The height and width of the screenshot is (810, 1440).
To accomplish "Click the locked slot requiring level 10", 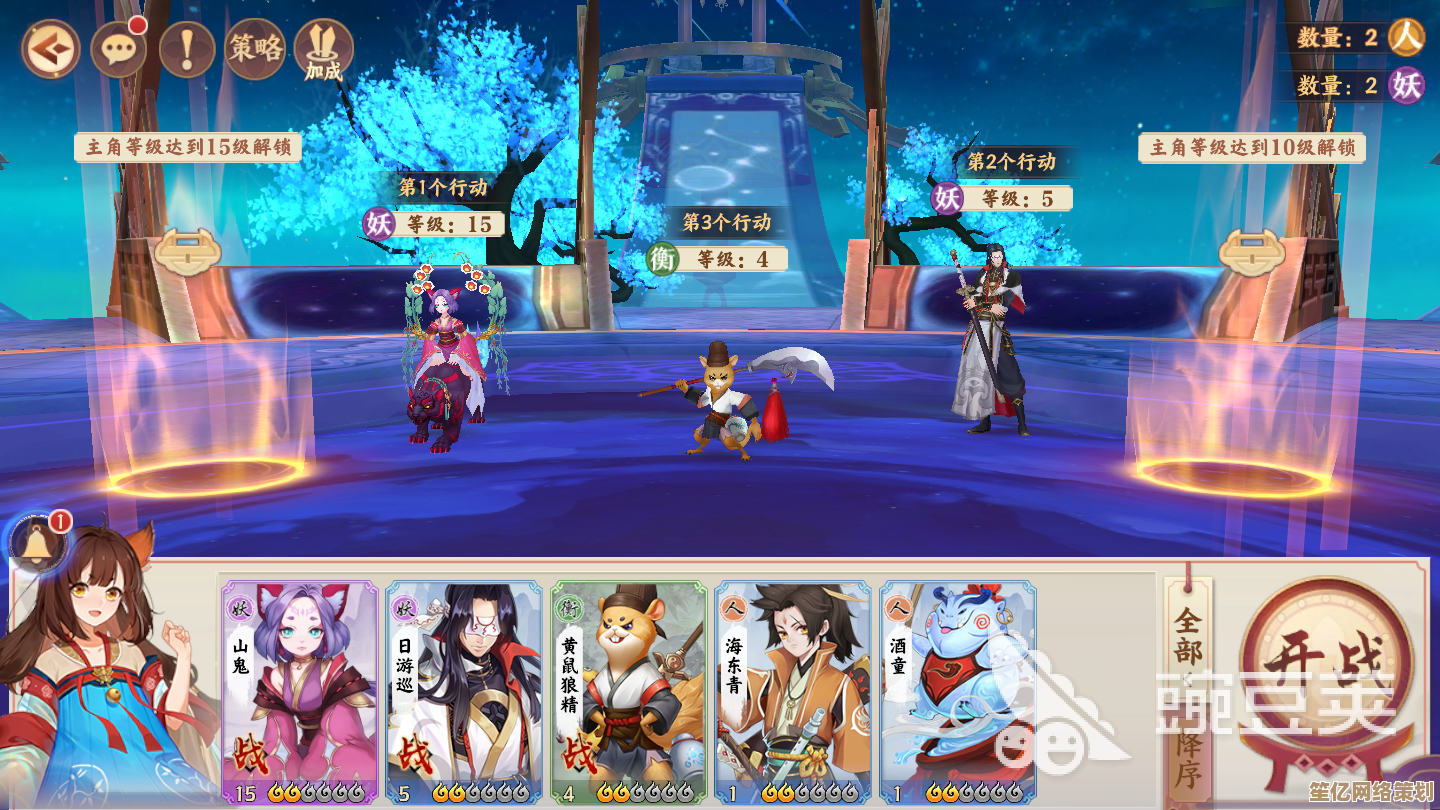I will (1251, 250).
